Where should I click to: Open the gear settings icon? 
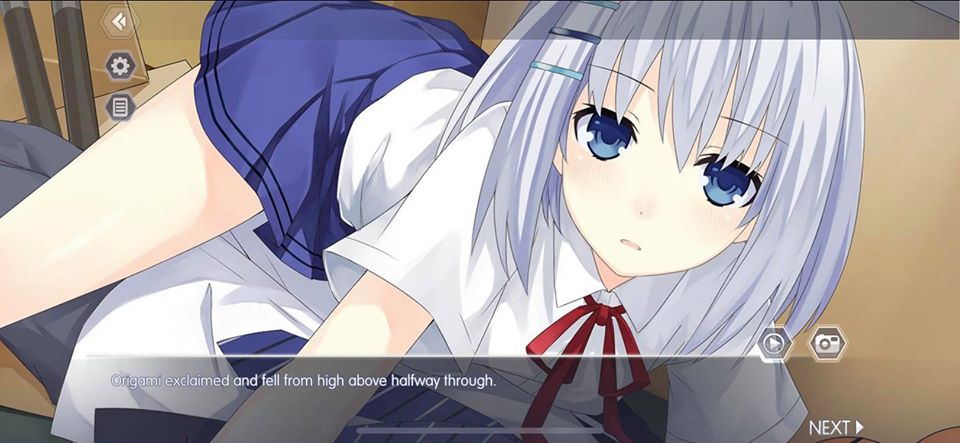point(120,67)
